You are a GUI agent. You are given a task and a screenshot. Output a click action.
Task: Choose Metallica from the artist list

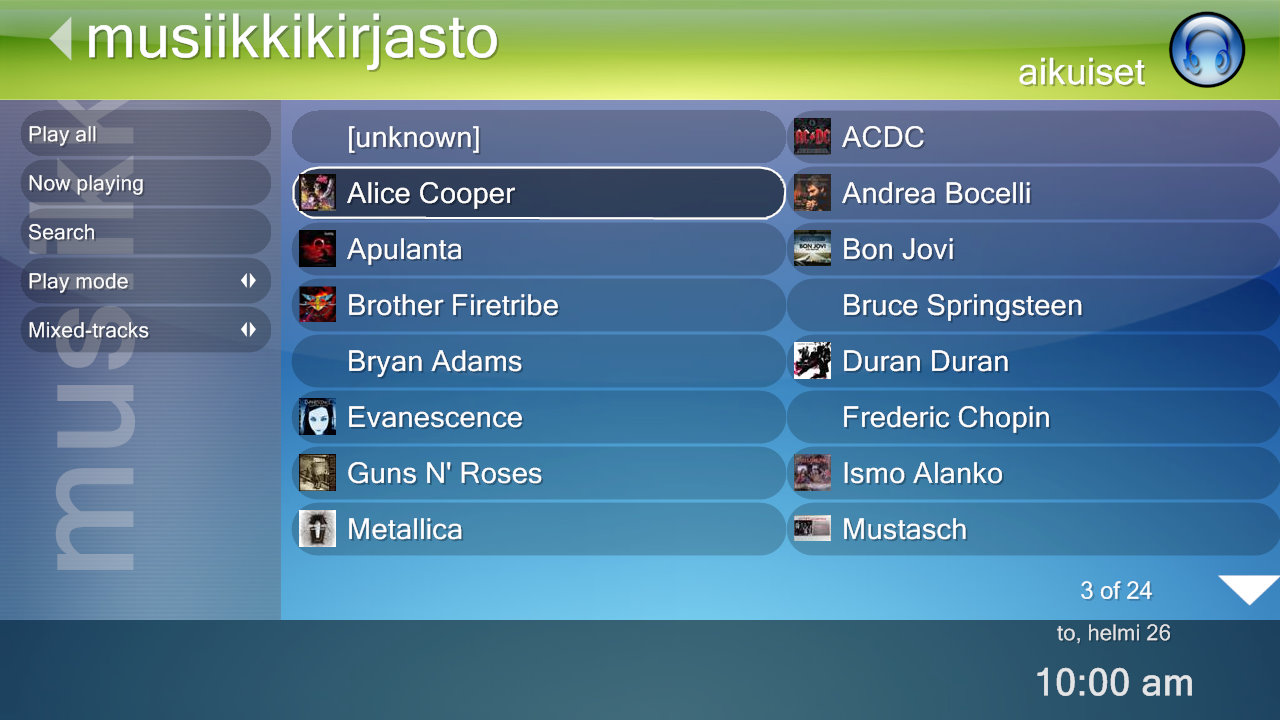tap(538, 529)
